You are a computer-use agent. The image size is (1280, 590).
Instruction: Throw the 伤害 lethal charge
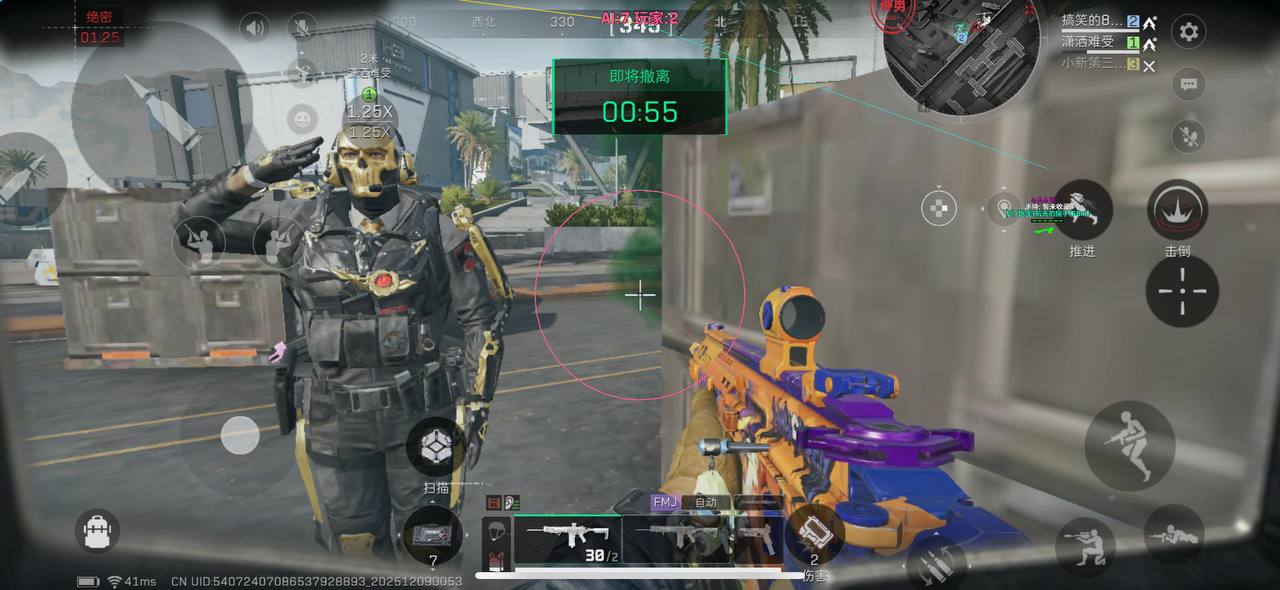(814, 533)
